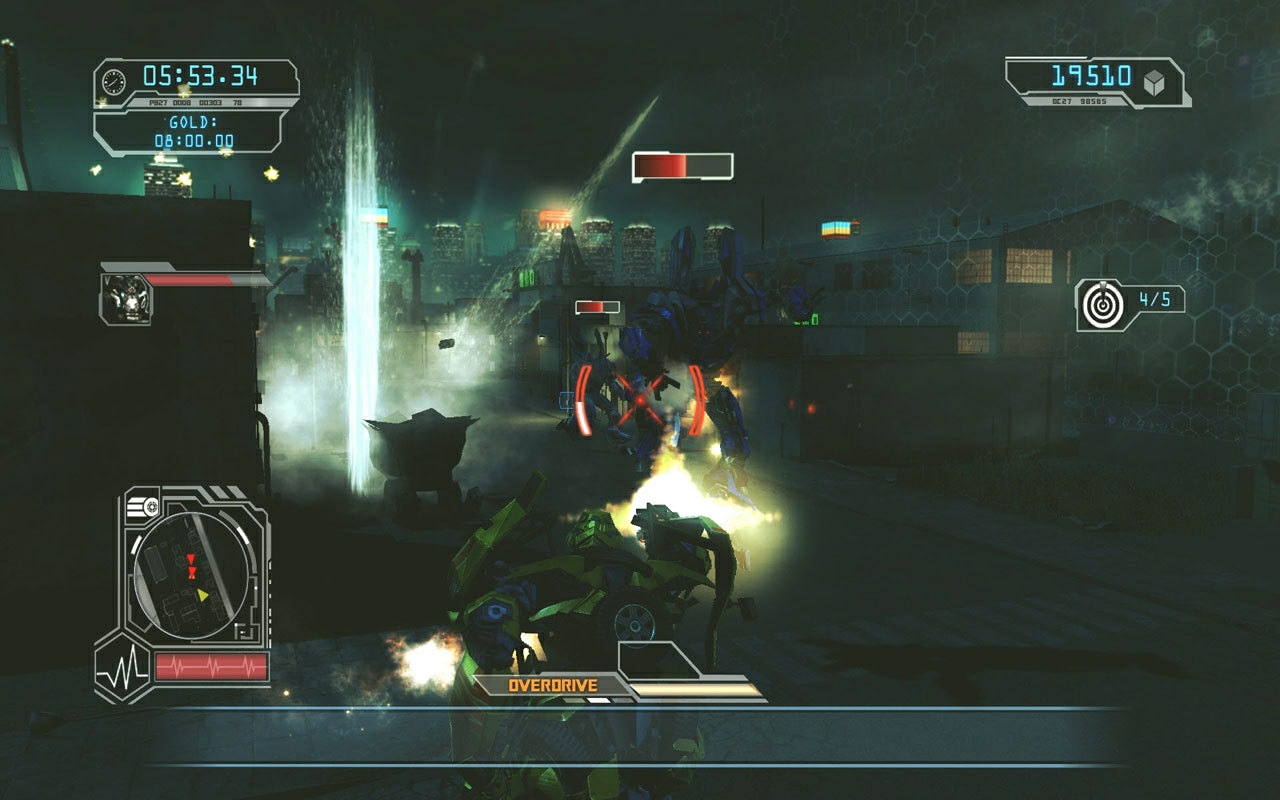The width and height of the screenshot is (1280, 800).
Task: Click the target objective counter icon
Action: [1100, 304]
